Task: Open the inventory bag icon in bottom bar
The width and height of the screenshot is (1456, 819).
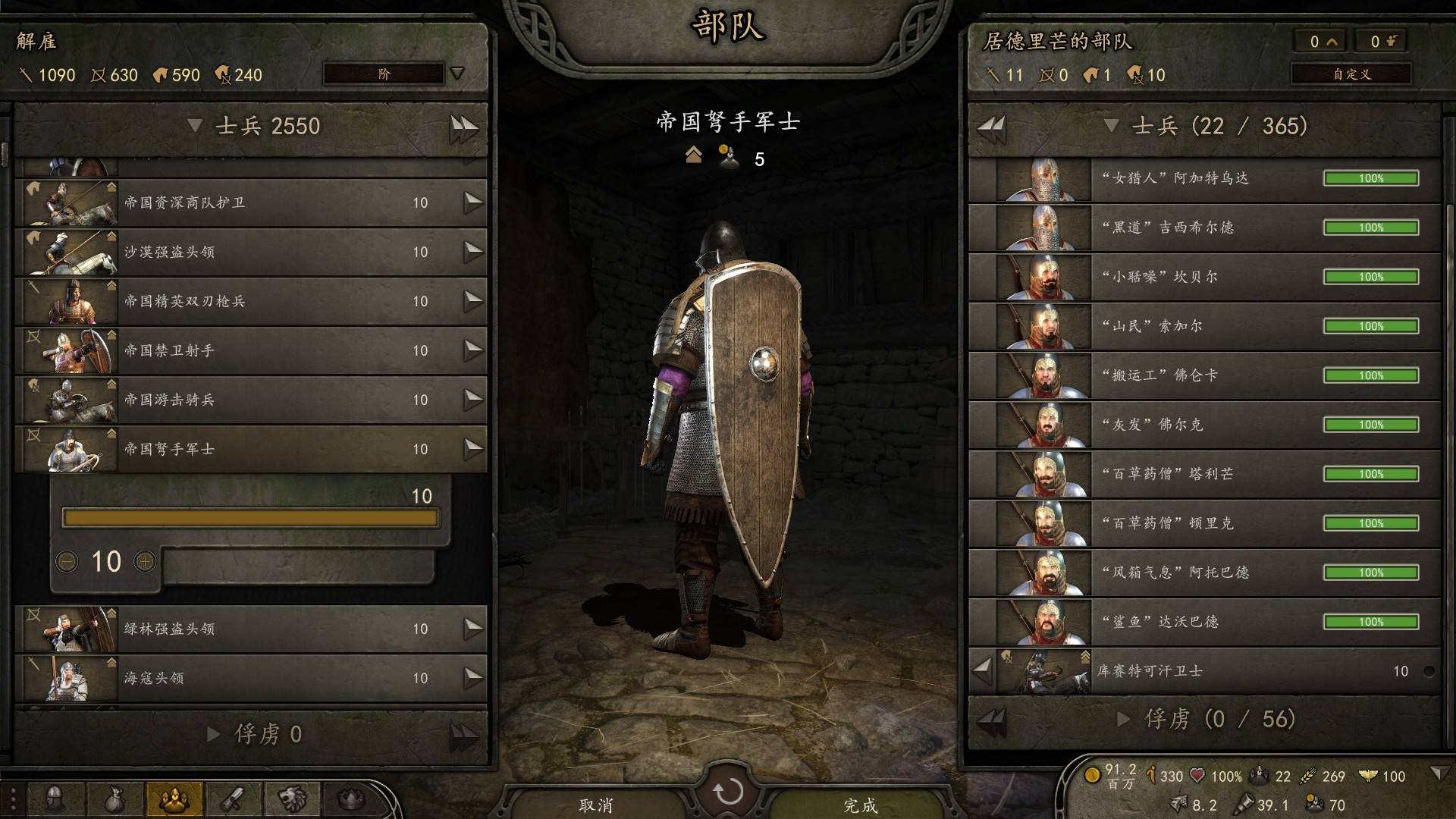Action: click(x=114, y=799)
